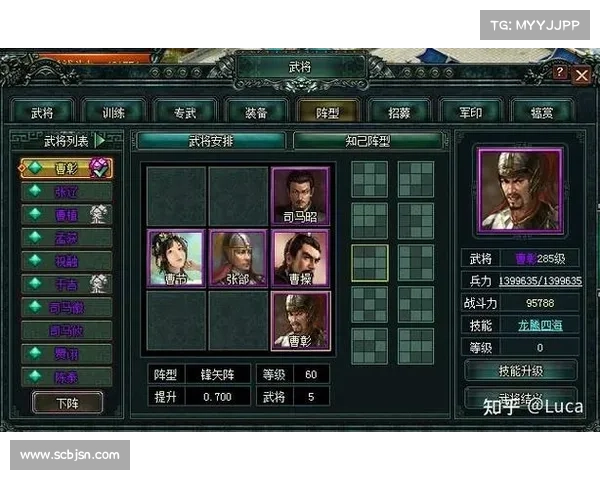Switch to the 武将 tab
This screenshot has height=480, width=600.
tap(41, 111)
